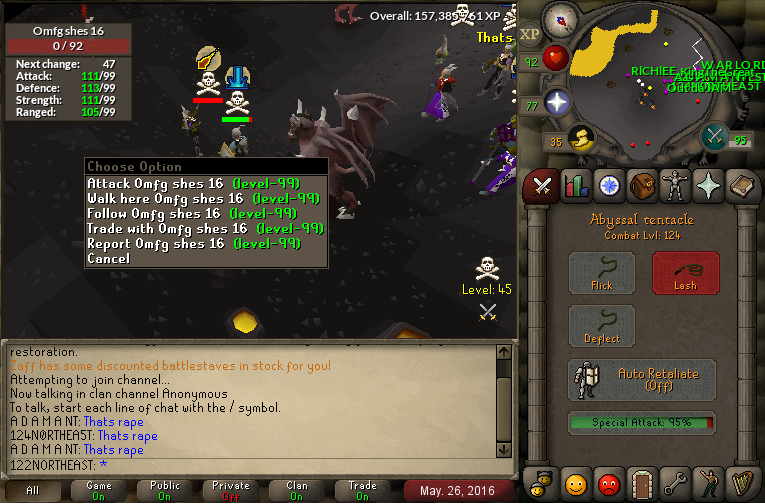The width and height of the screenshot is (765, 504).
Task: Open the Inventory backpack tab
Action: (x=641, y=185)
